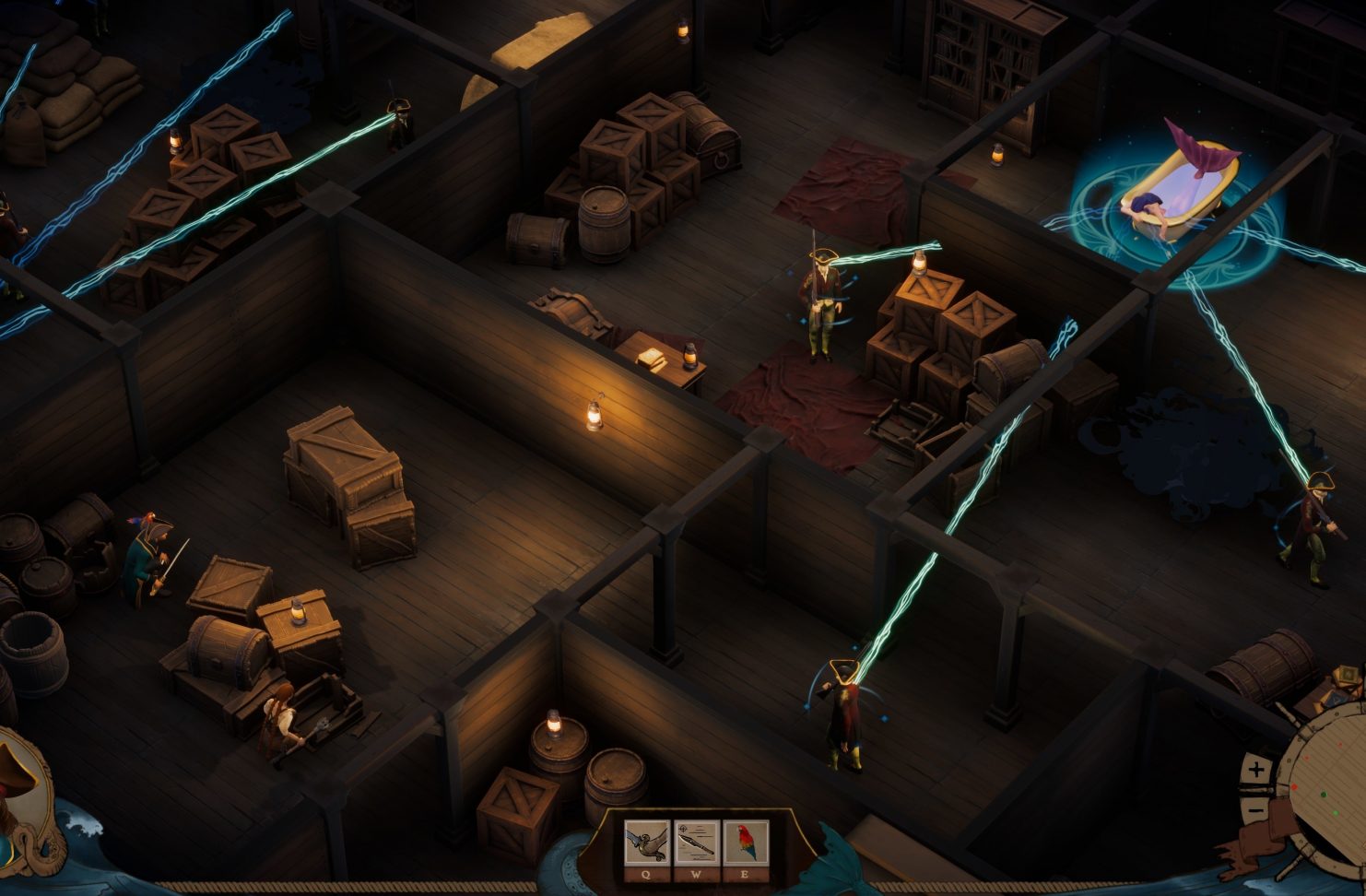This screenshot has width=1366, height=896.
Task: Activate the flintlock pistol ability
Action: [647, 843]
